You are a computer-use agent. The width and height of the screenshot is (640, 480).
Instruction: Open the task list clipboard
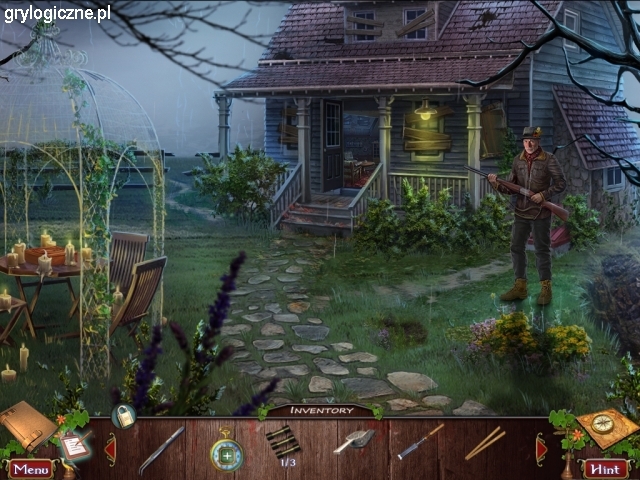pyautogui.click(x=73, y=445)
